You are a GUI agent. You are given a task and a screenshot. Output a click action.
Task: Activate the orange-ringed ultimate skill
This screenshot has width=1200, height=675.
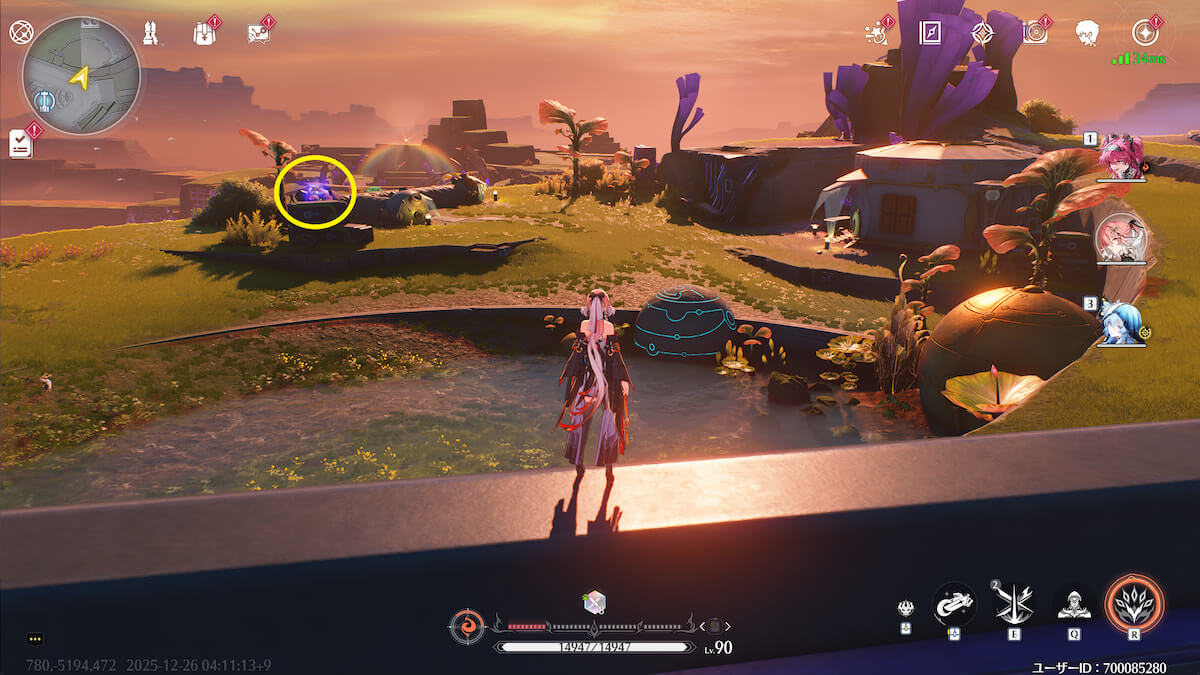point(1134,603)
